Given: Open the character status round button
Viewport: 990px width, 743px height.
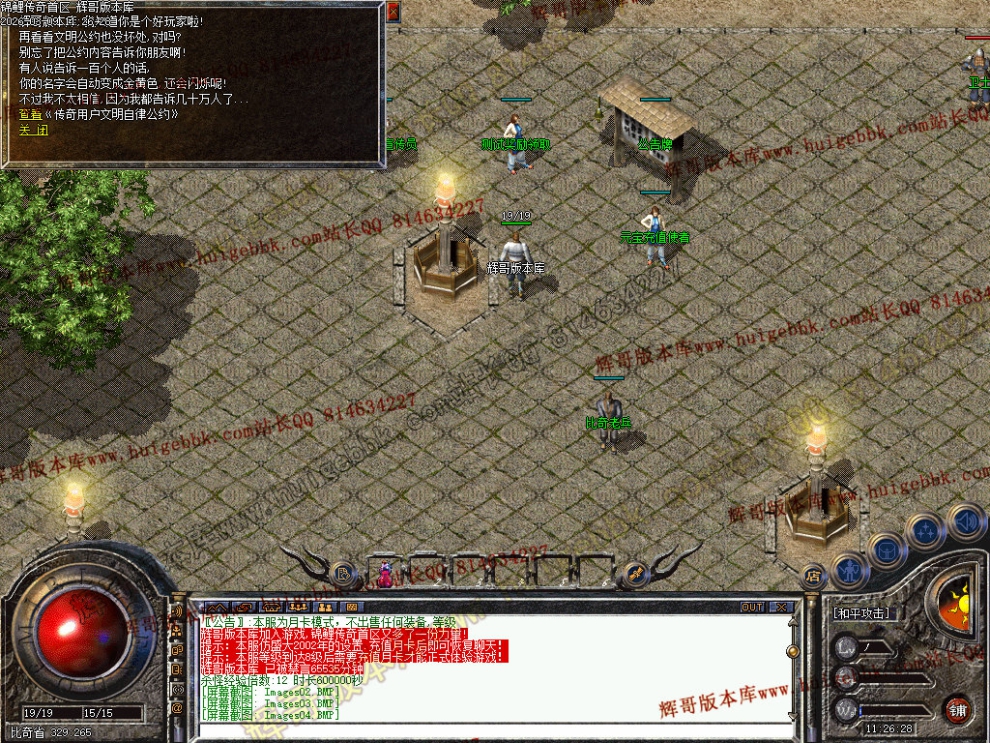Looking at the screenshot, I should [849, 571].
